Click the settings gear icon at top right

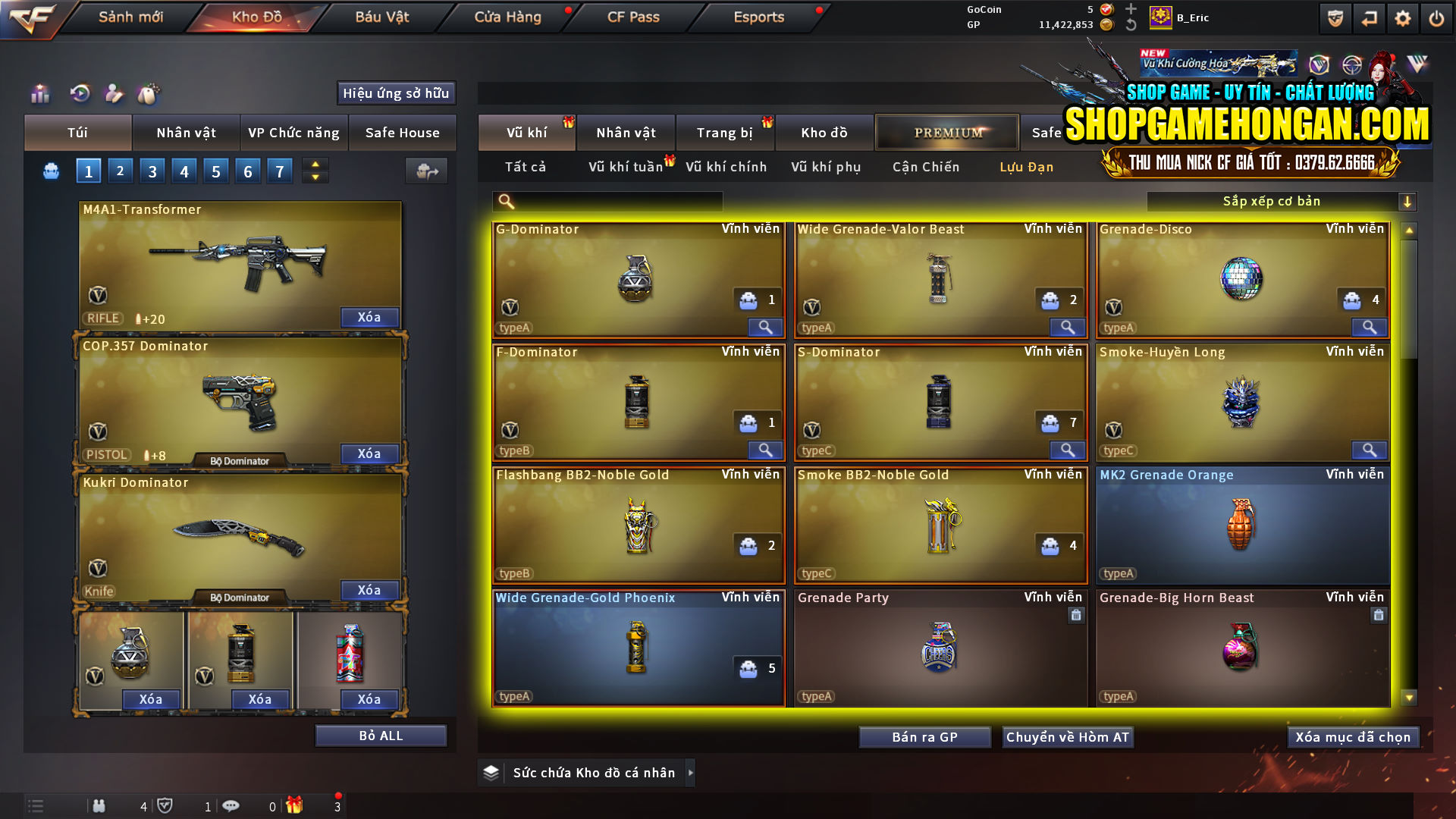click(1401, 17)
